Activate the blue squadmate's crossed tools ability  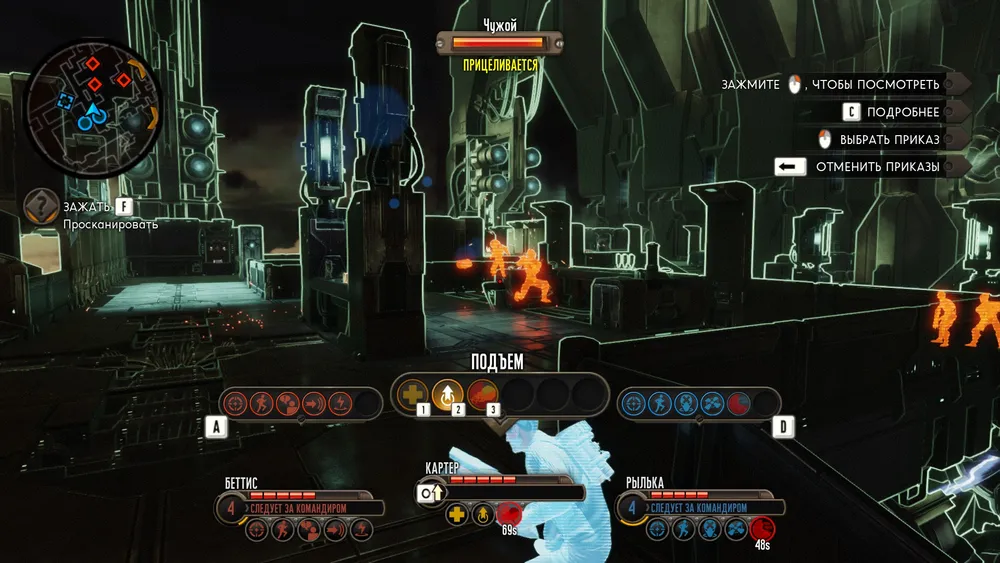point(711,404)
